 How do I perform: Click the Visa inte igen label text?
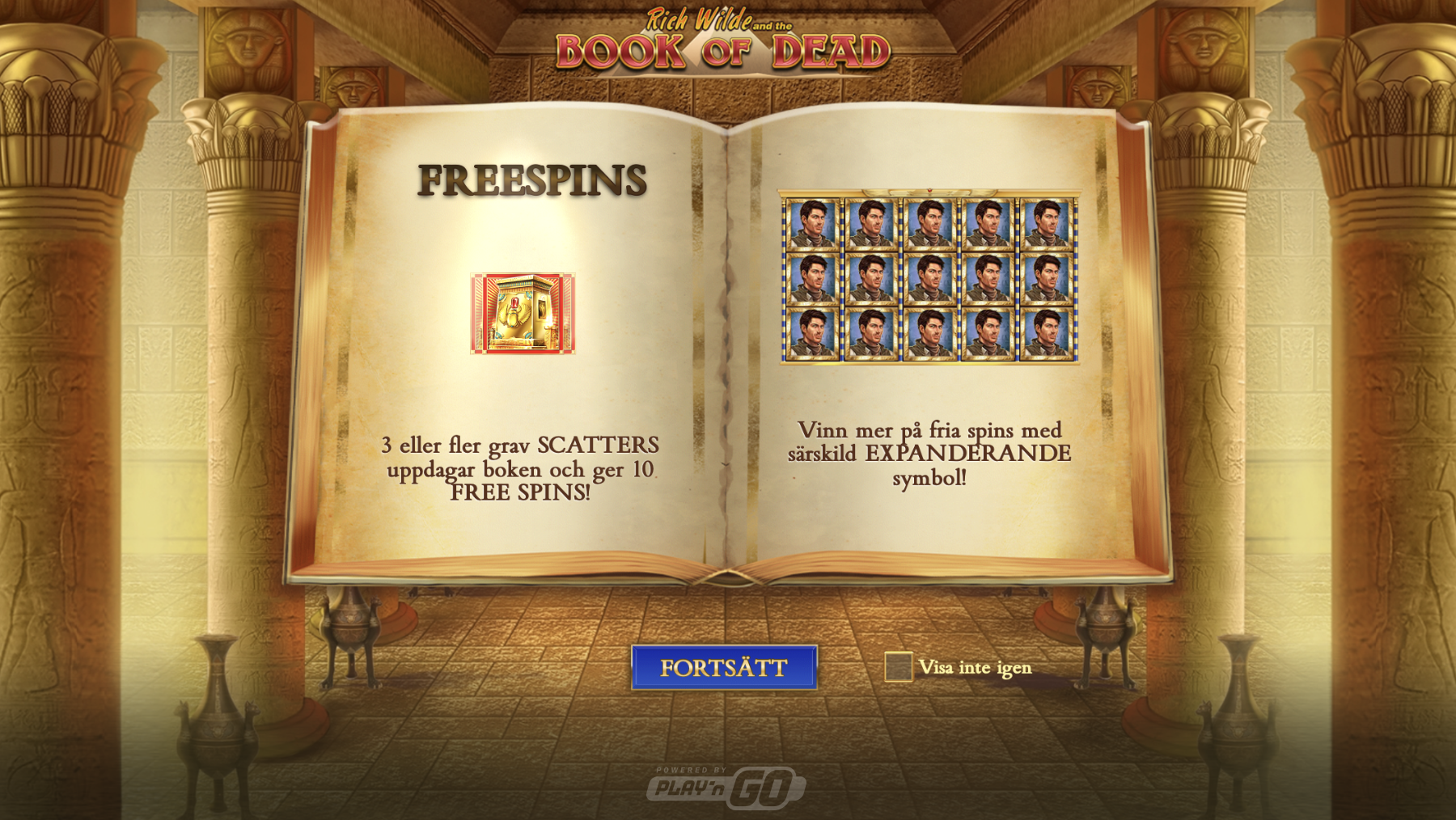[975, 668]
